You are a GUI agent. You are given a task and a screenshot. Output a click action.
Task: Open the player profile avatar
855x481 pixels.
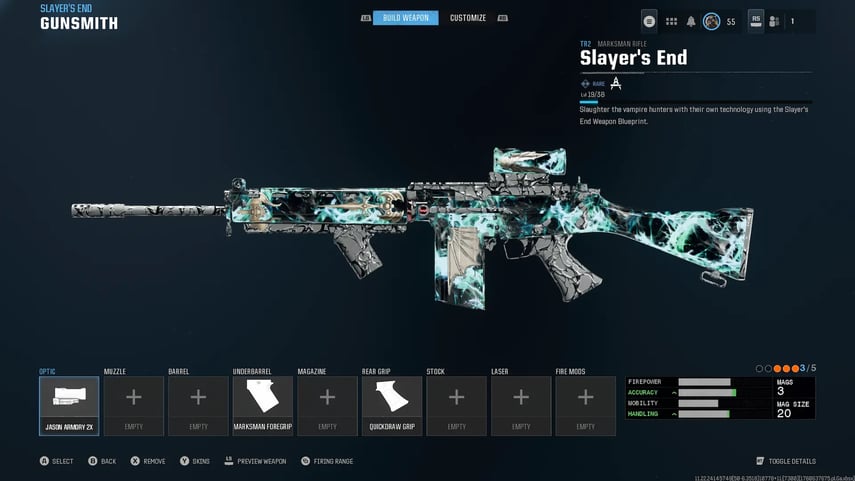point(711,21)
